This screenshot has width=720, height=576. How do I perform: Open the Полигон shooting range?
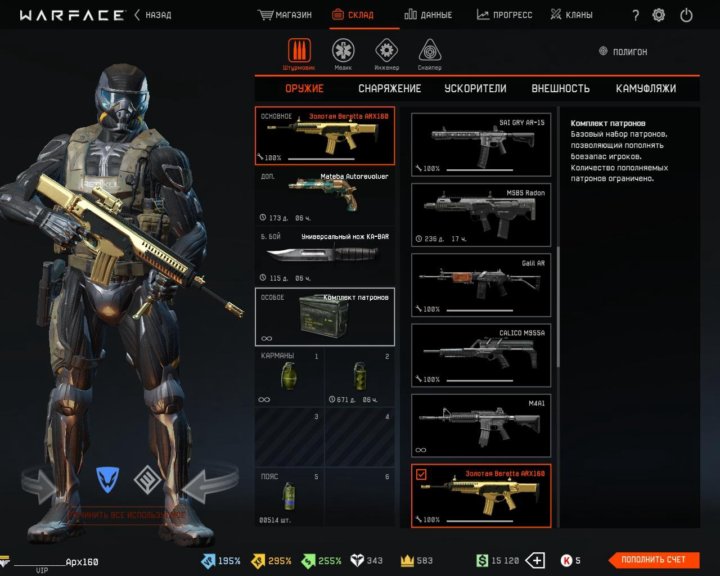[623, 51]
